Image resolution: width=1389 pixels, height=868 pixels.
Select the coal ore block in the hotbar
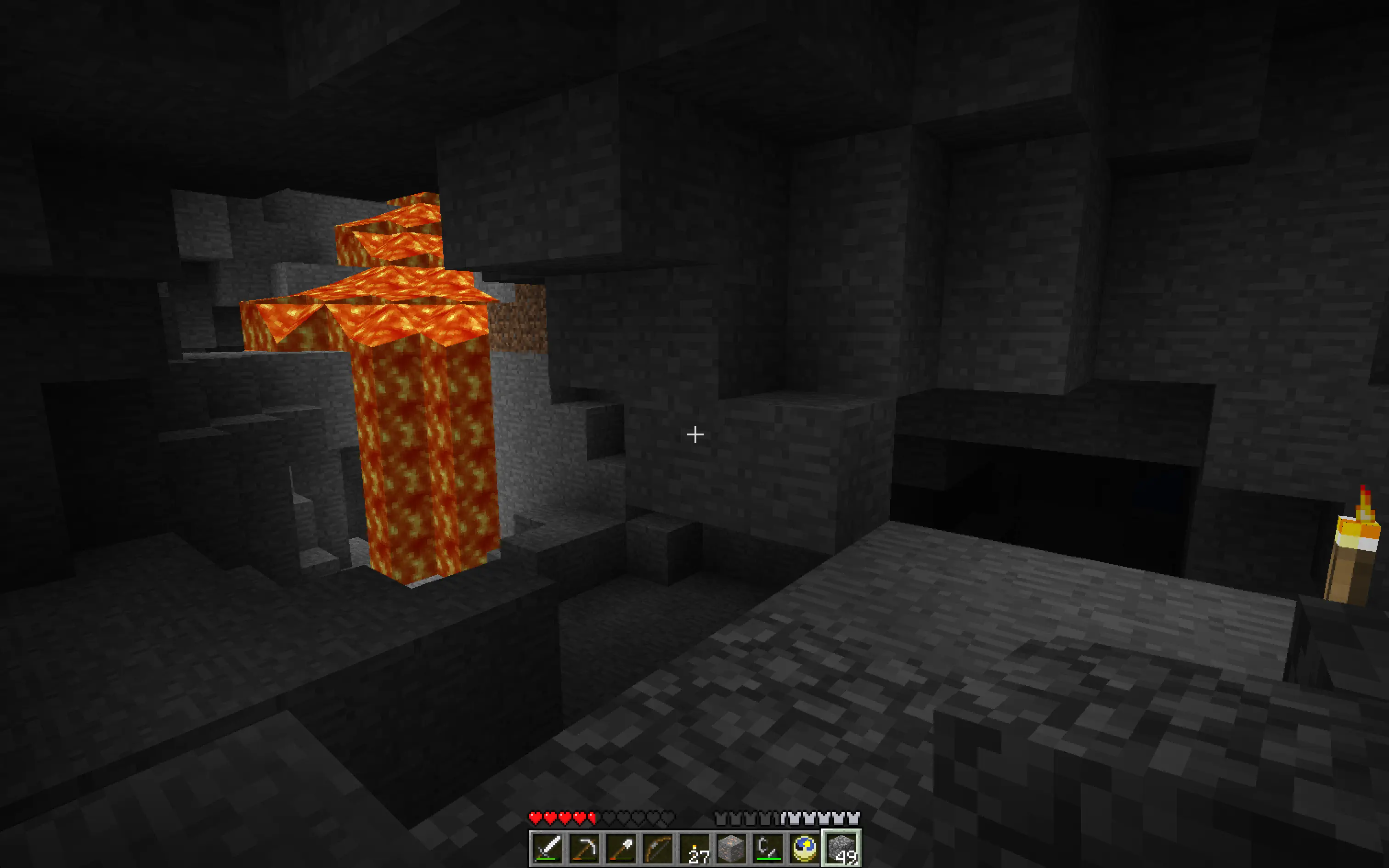point(732,850)
